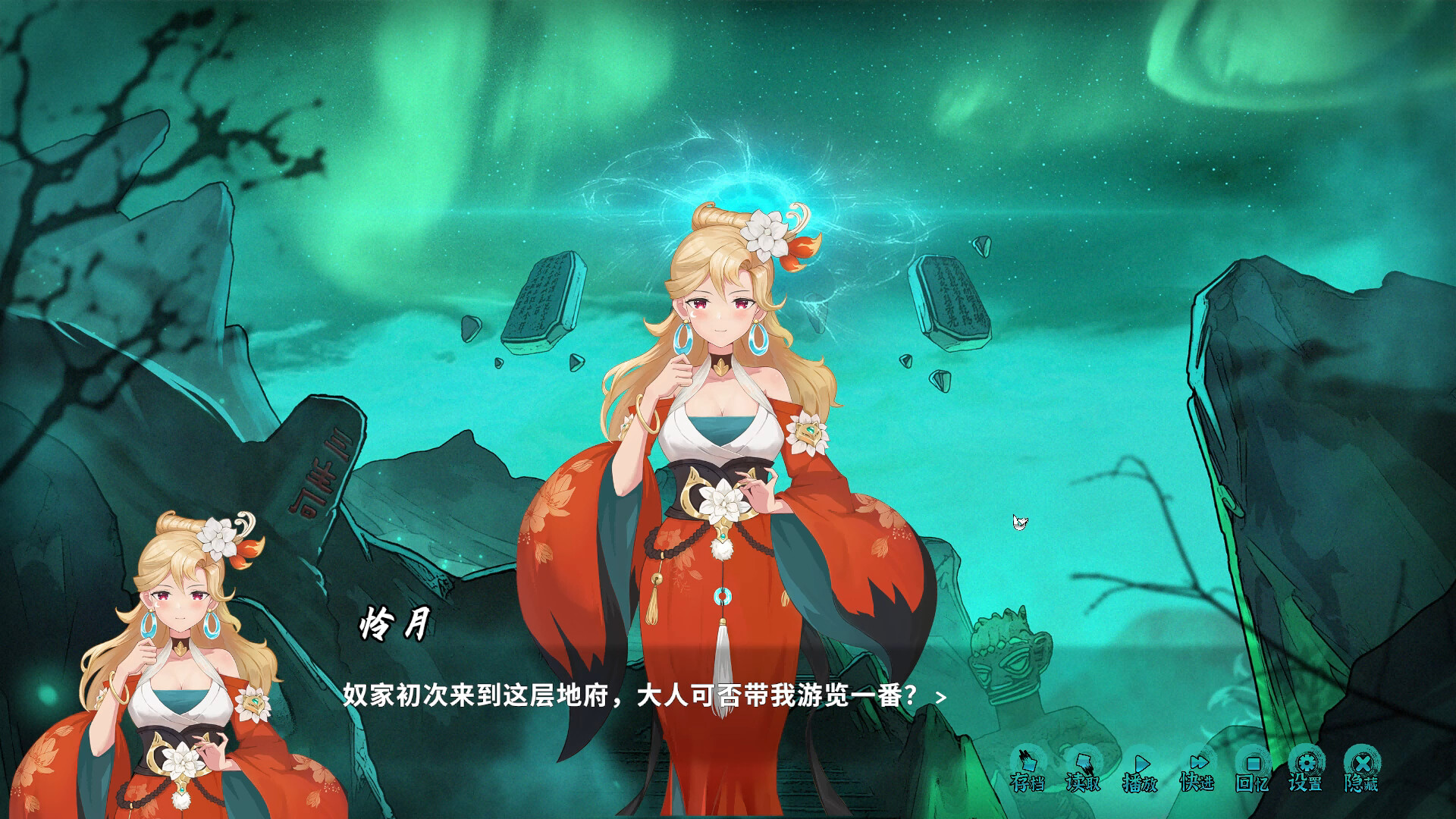
Task: Click the character name 怜月 nameplate
Action: [x=394, y=623]
